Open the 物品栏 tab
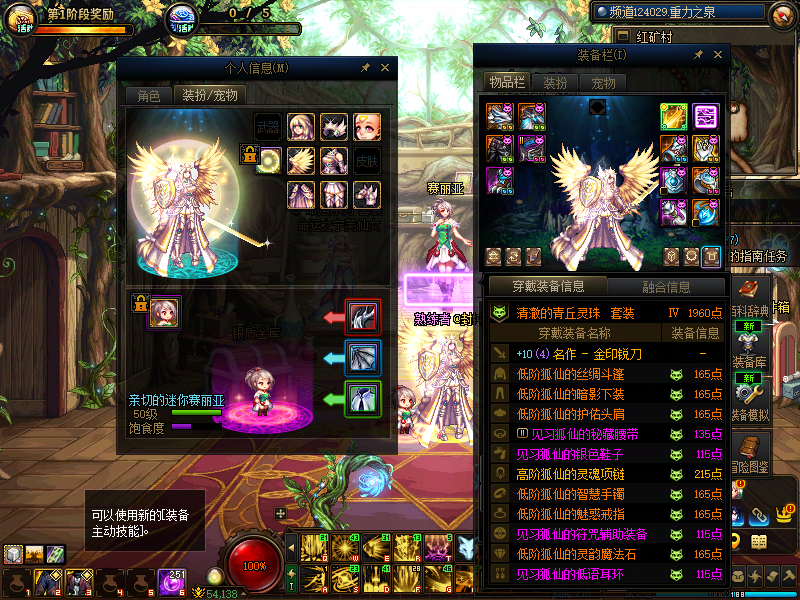 (506, 82)
